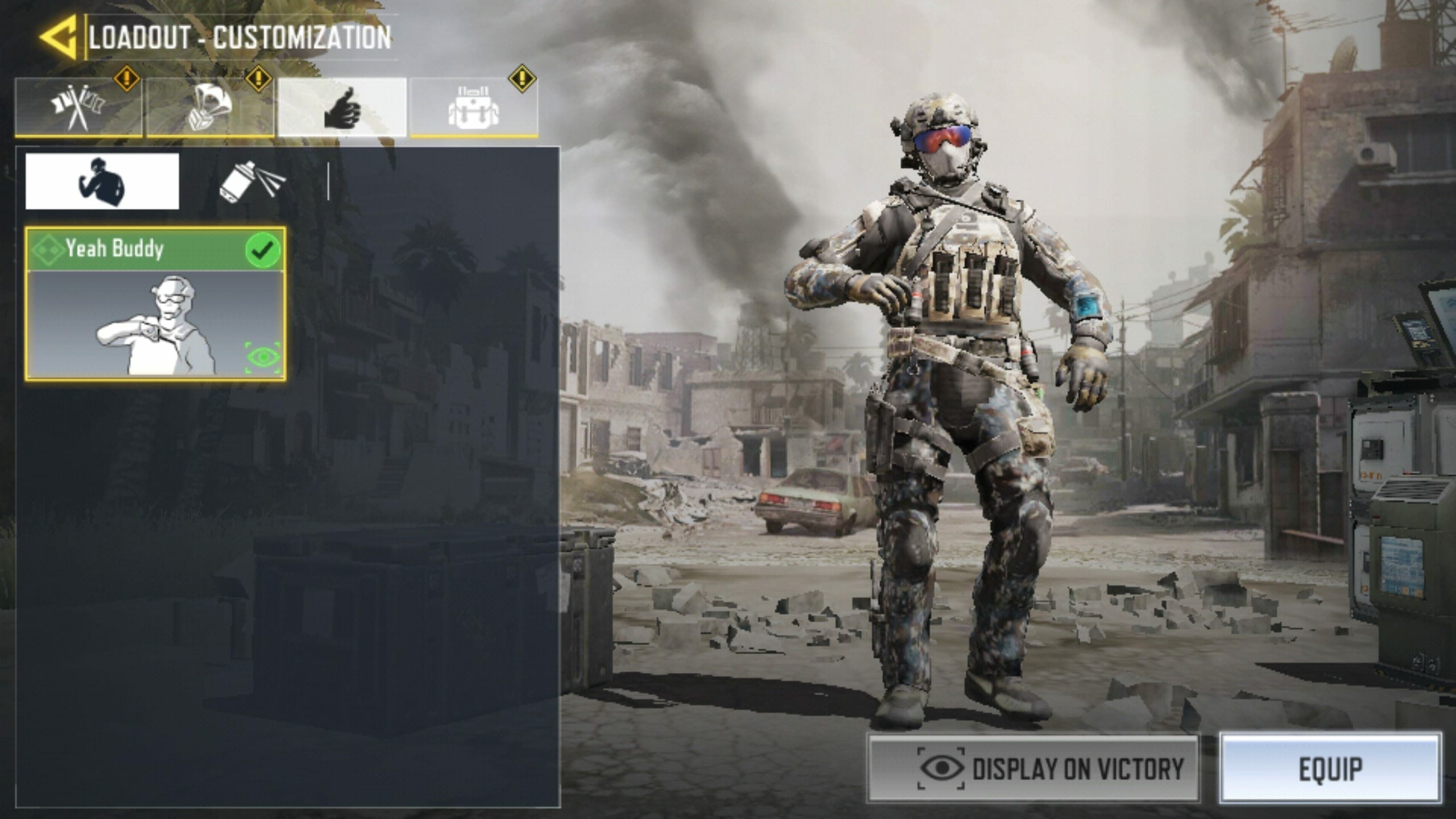1456x819 pixels.
Task: Switch to the spray can sub-tab
Action: tap(253, 181)
